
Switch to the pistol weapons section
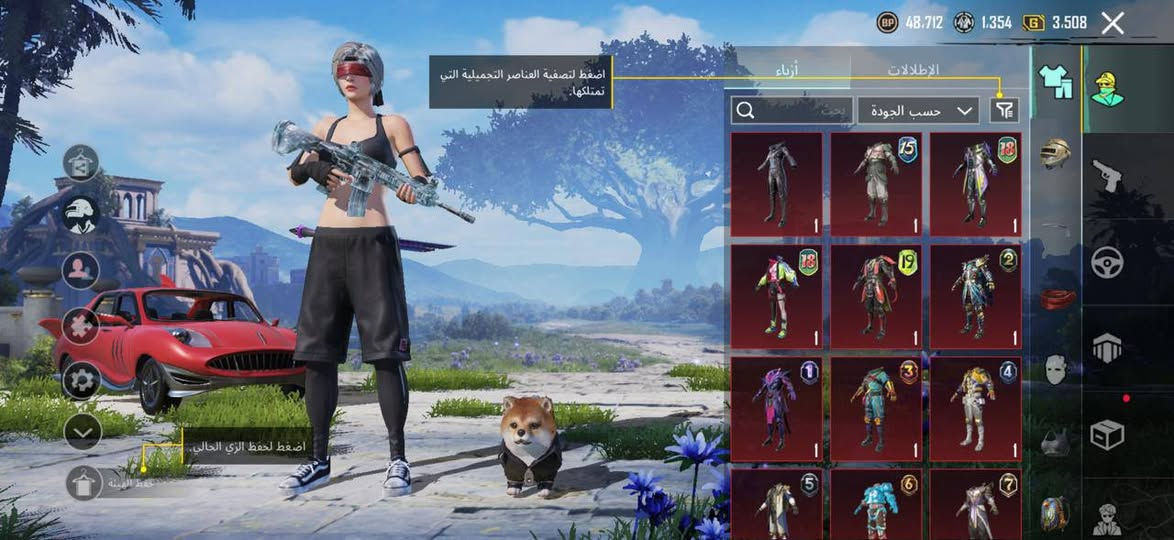point(1107,175)
